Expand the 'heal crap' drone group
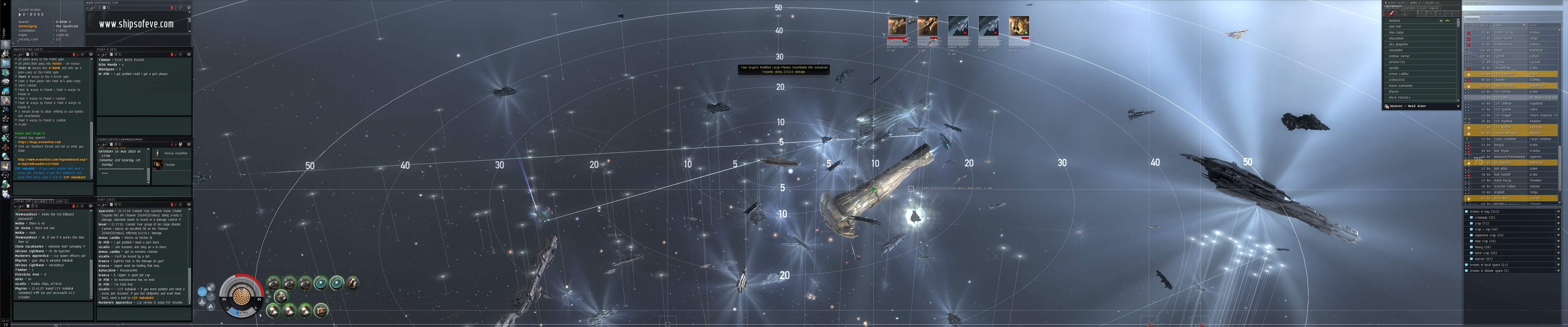 tap(1481, 241)
